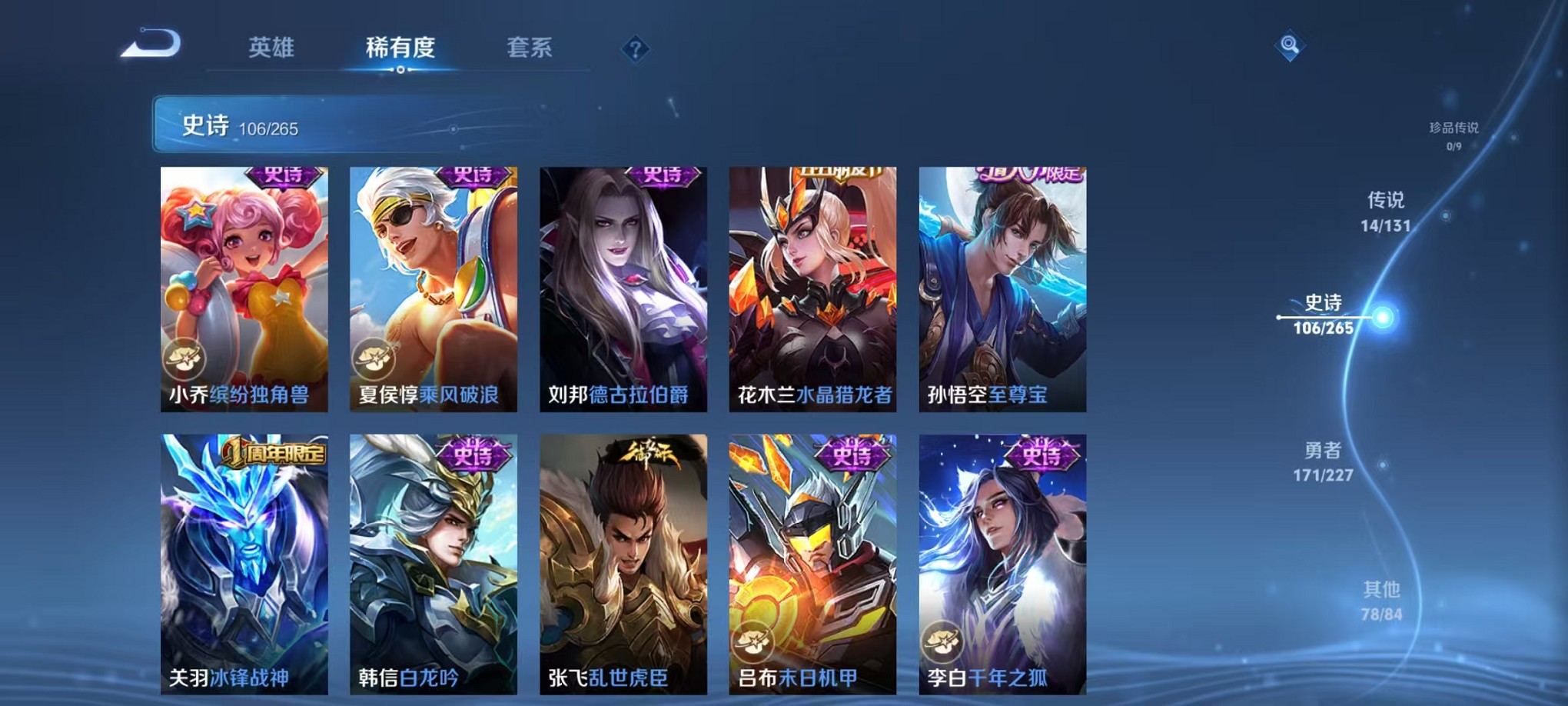Click the magnifier search icon top right

coord(1290,45)
